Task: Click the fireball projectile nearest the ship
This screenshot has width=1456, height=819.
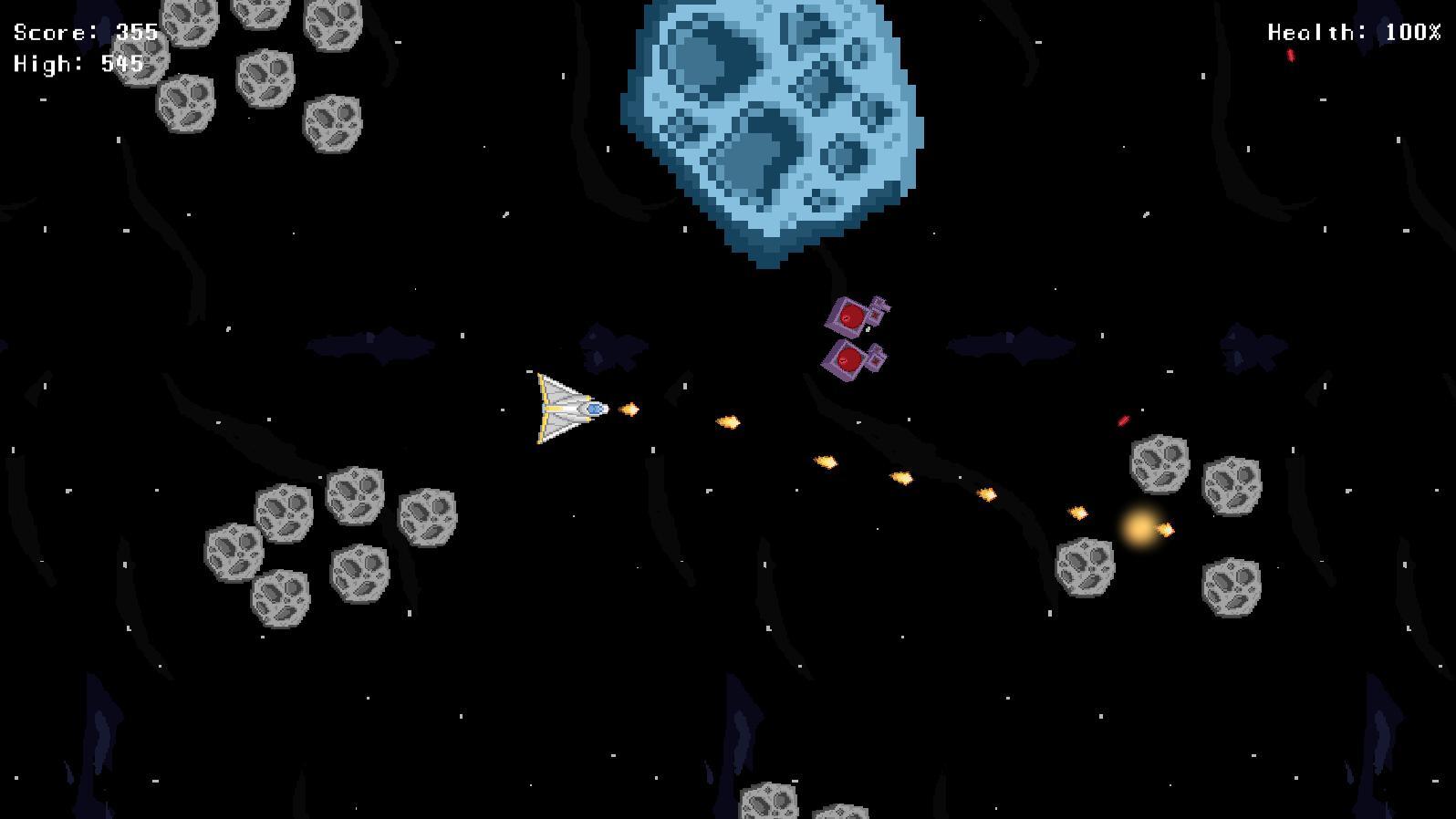Action: coord(630,409)
